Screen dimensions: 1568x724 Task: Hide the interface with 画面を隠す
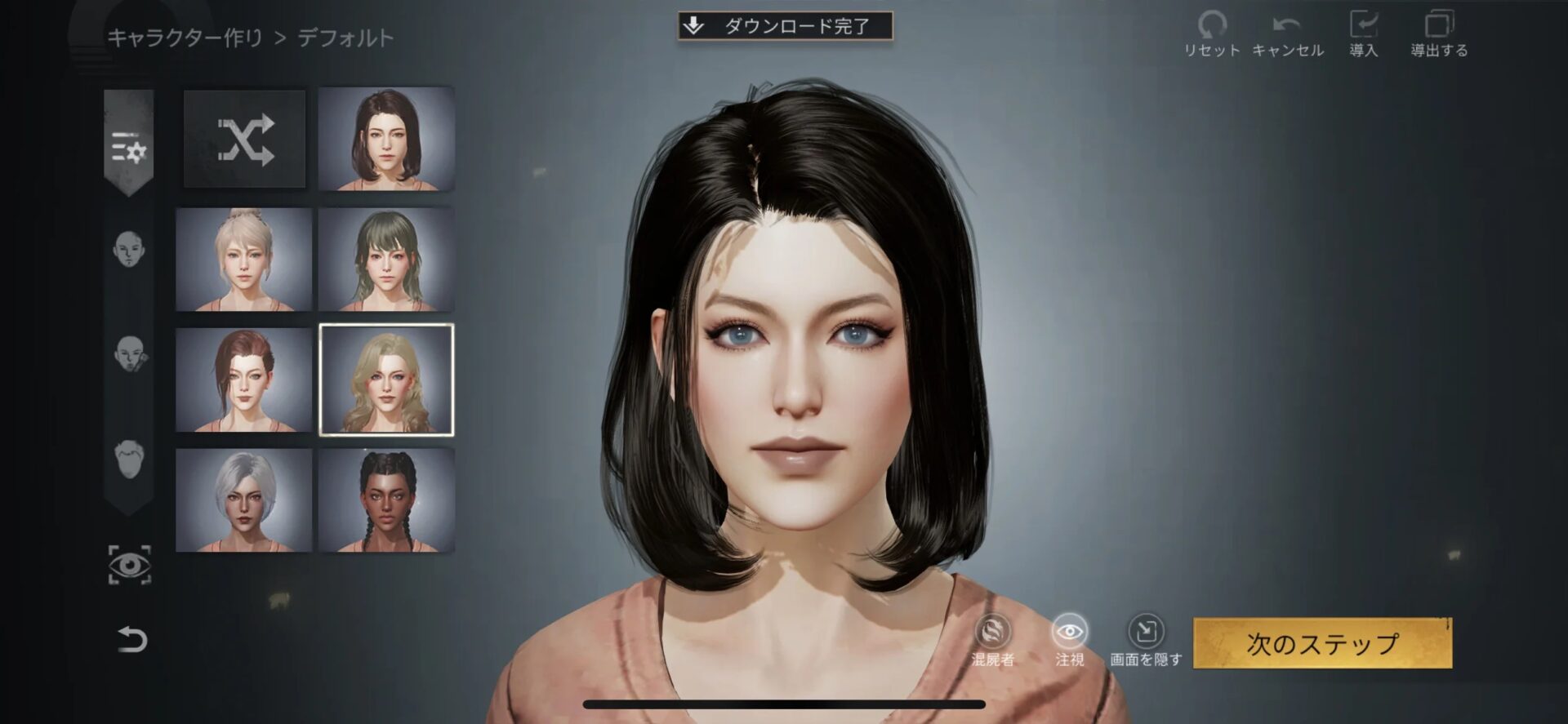click(x=1145, y=639)
